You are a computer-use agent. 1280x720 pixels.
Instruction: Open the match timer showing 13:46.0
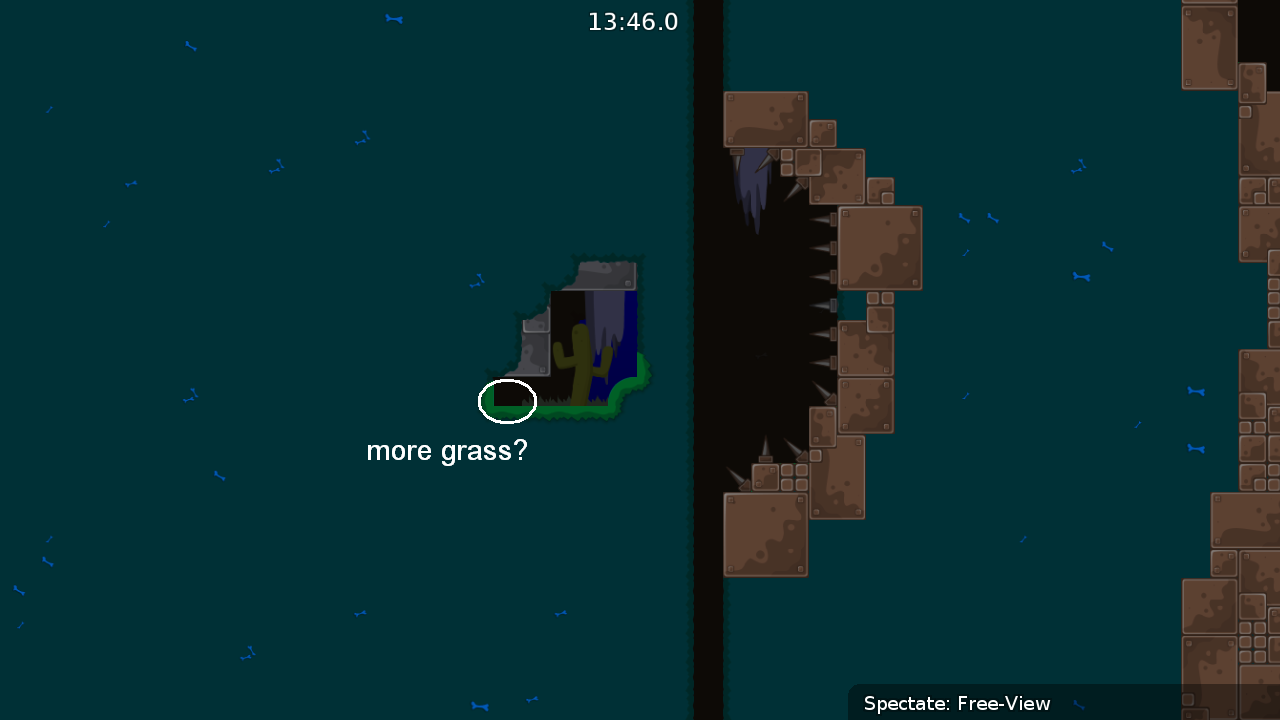tap(633, 21)
